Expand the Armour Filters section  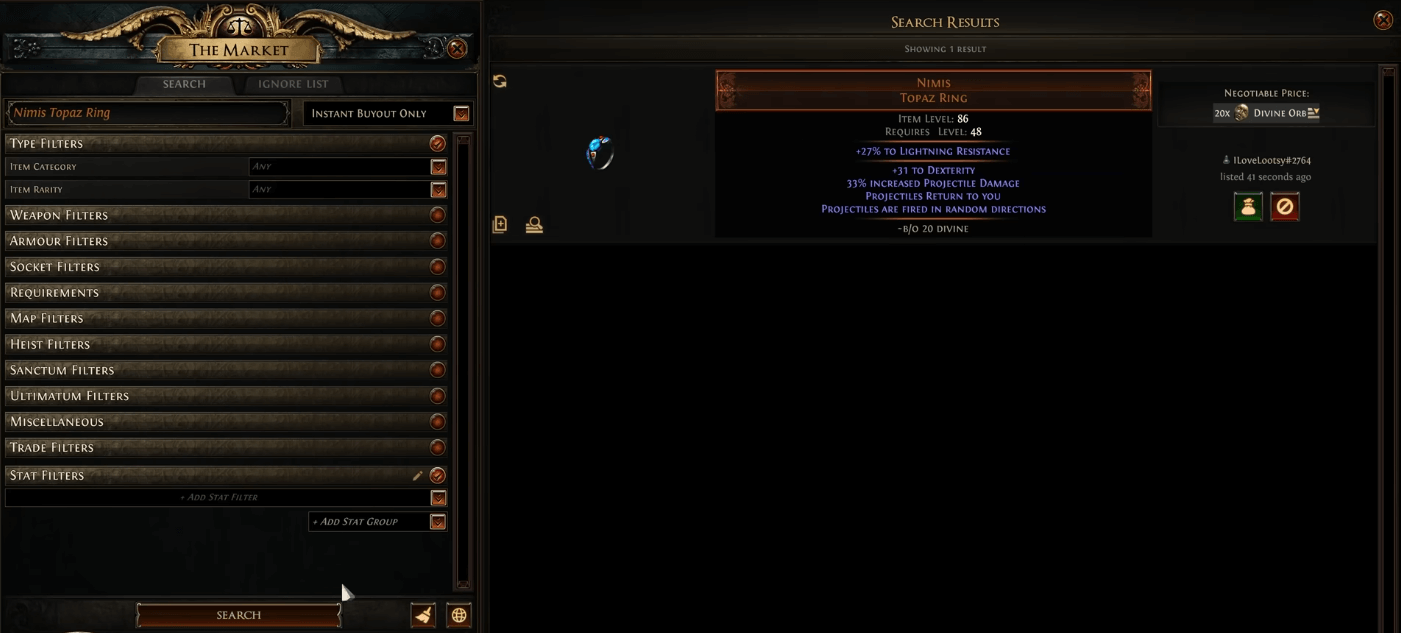pyautogui.click(x=225, y=241)
